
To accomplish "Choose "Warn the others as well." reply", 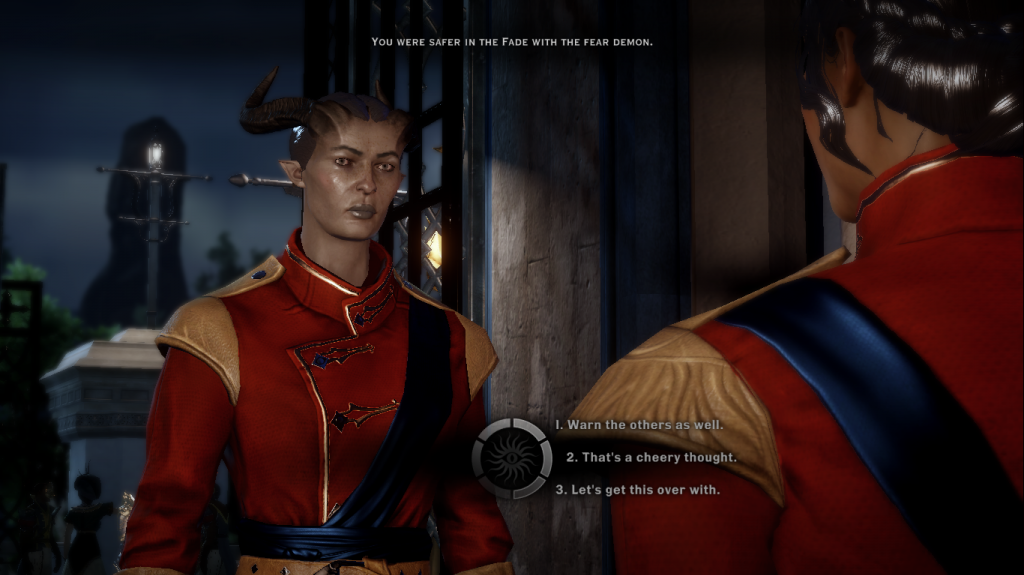I will [x=638, y=425].
